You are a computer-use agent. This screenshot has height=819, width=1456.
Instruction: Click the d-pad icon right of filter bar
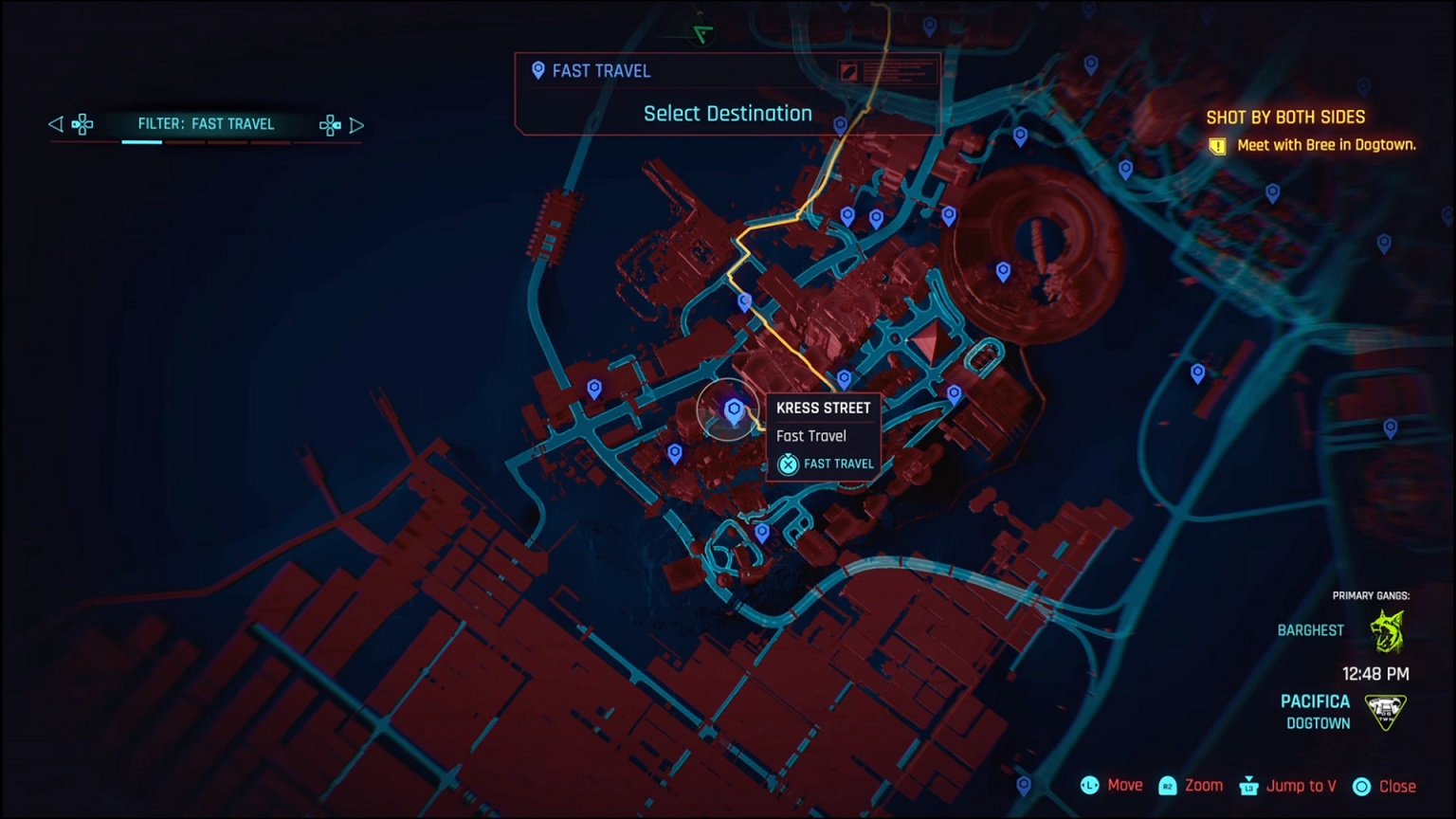pos(330,124)
